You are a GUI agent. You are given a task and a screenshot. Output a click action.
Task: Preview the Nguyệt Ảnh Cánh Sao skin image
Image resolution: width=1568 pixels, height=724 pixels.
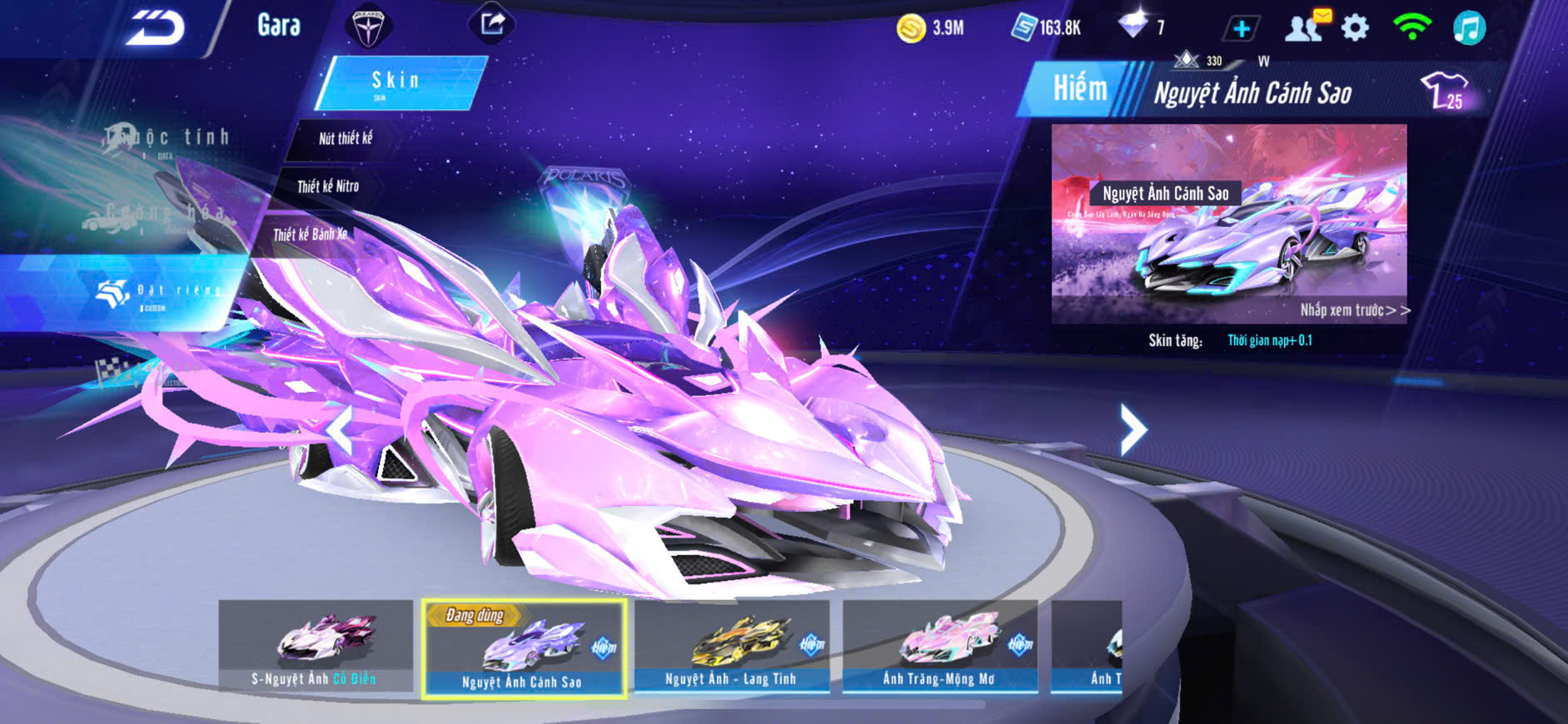[1229, 223]
